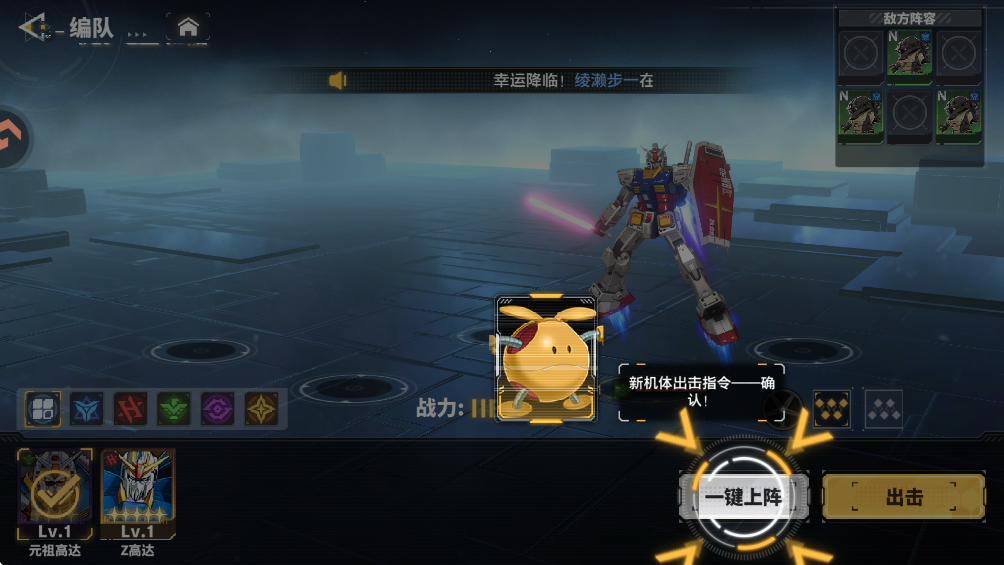Filter units by the gold star type icon
This screenshot has width=1004, height=565.
click(262, 408)
